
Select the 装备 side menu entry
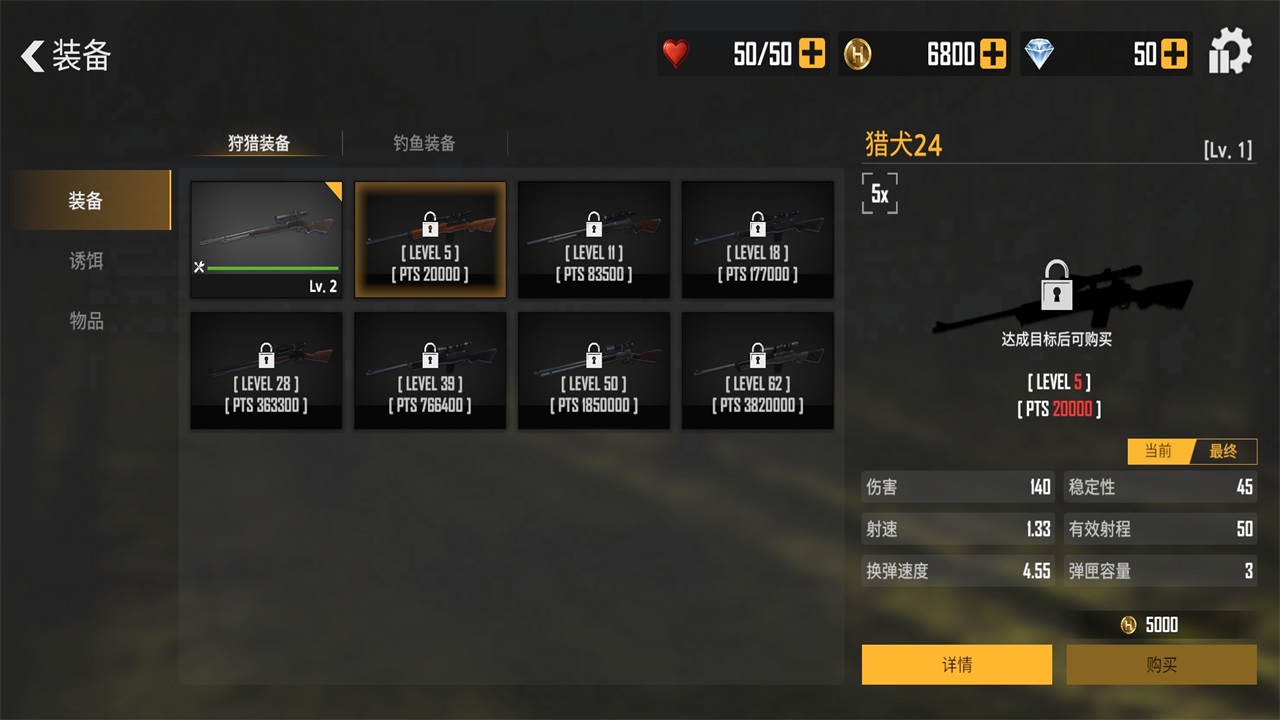click(87, 201)
